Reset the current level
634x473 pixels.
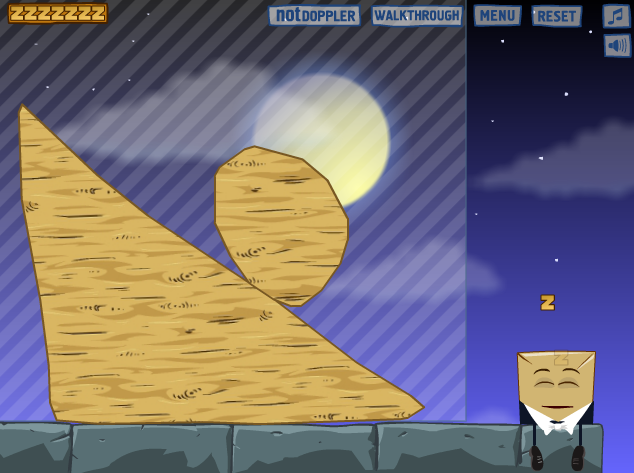point(557,16)
